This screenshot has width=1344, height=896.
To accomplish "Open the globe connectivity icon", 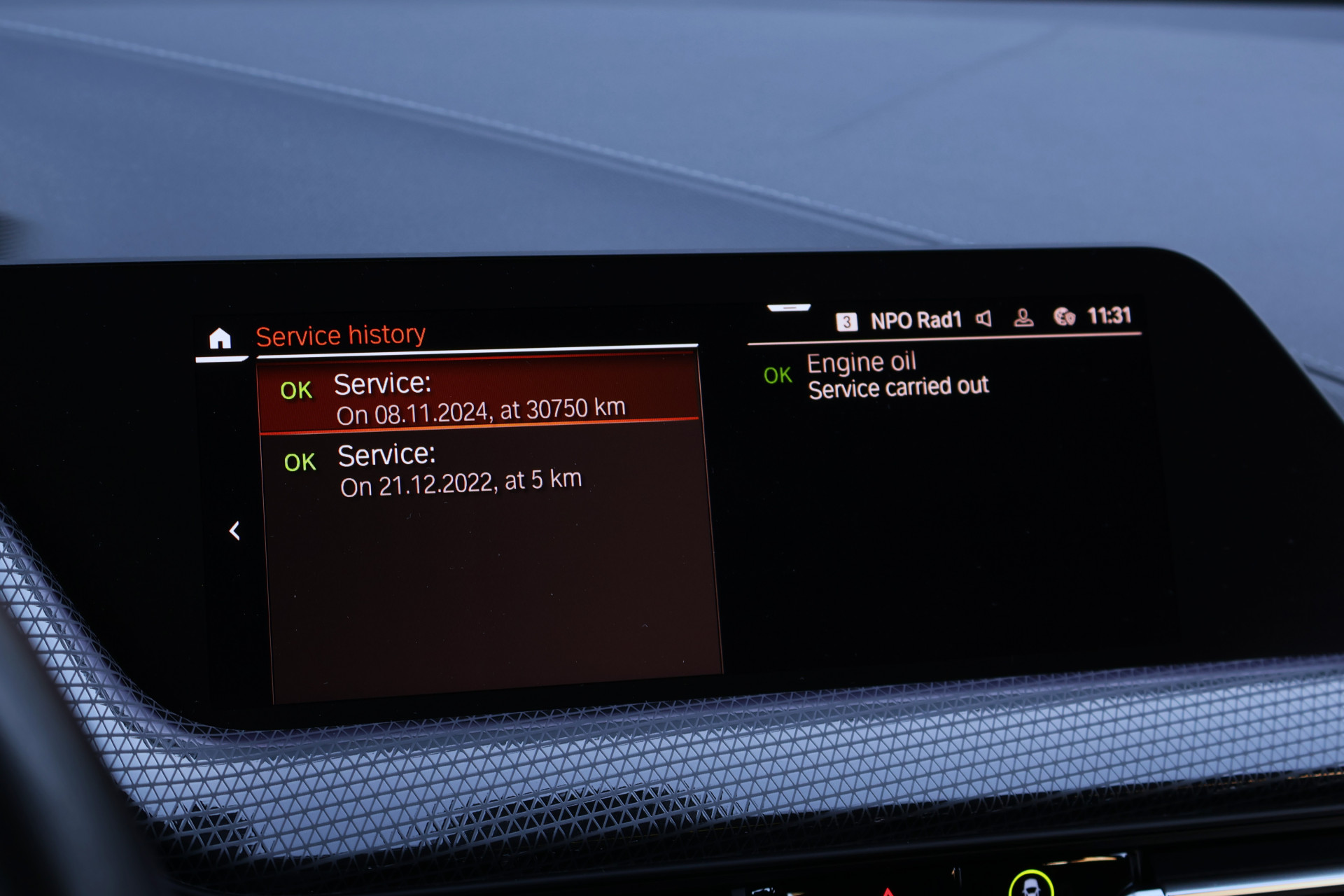I will tap(1064, 317).
